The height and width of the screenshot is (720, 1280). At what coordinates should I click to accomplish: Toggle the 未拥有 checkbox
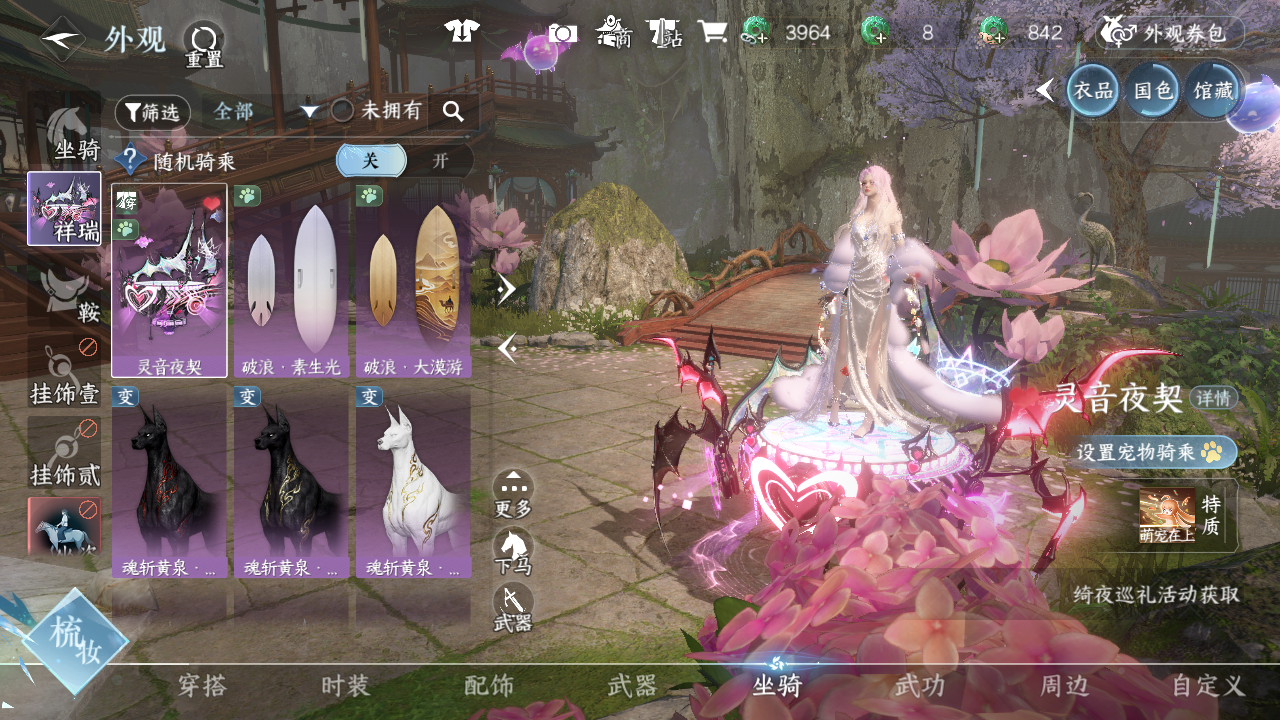pyautogui.click(x=343, y=111)
